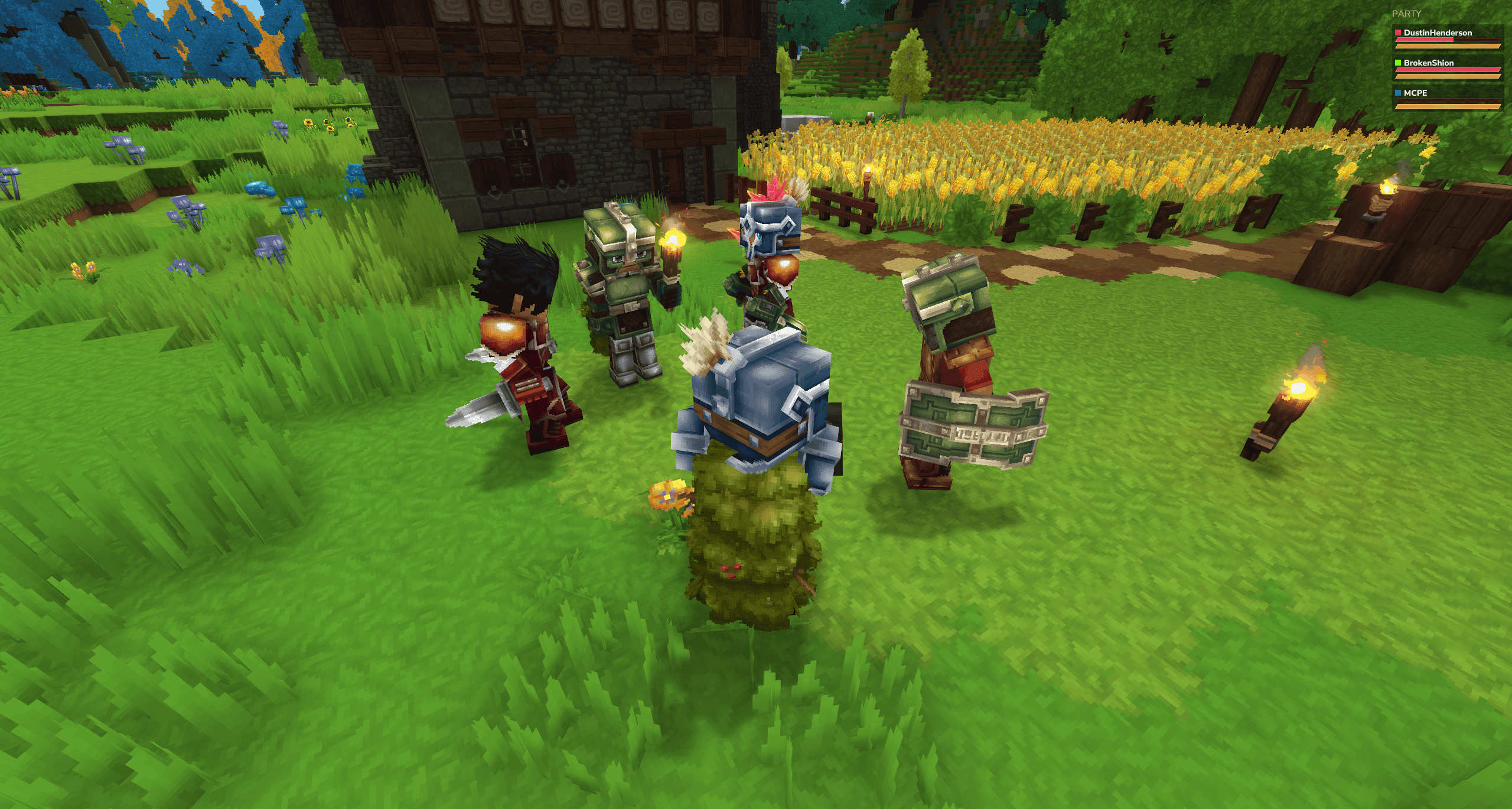This screenshot has height=809, width=1512.
Task: Select DustinHenderson's pink party color indicator
Action: tap(1399, 33)
